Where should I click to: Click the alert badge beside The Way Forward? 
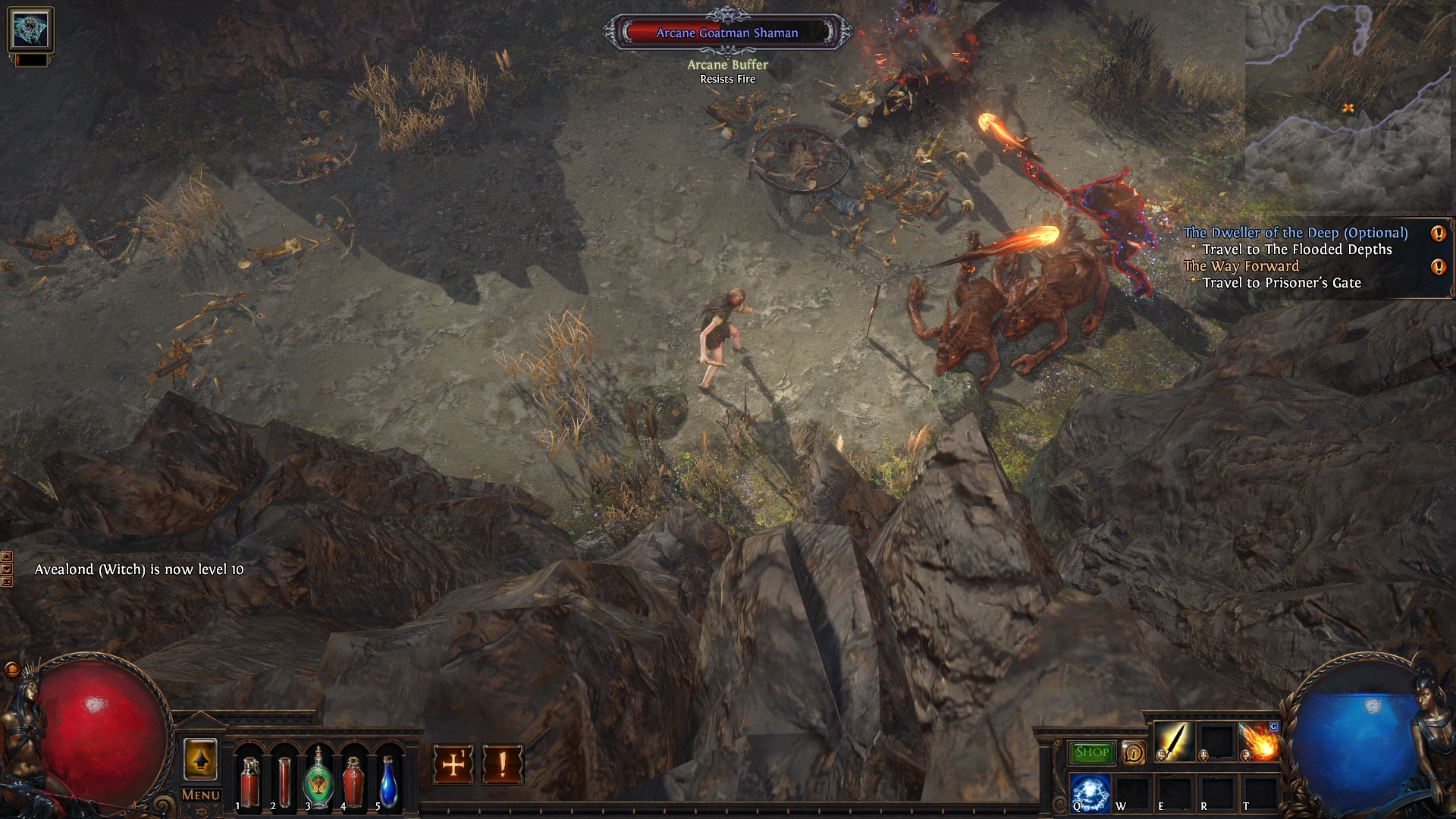1437,266
